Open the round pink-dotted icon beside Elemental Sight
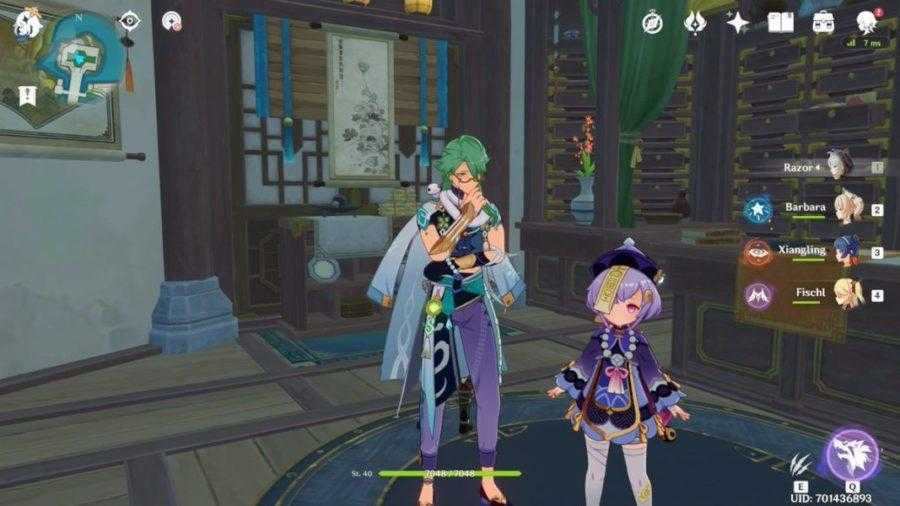Viewport: 900px width, 506px height. [171, 21]
